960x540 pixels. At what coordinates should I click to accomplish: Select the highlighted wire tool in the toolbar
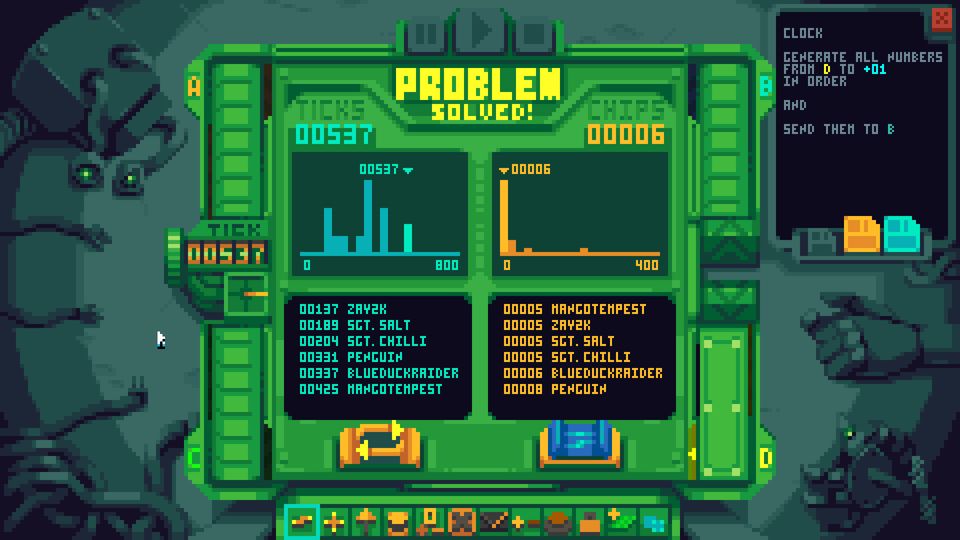pos(302,521)
